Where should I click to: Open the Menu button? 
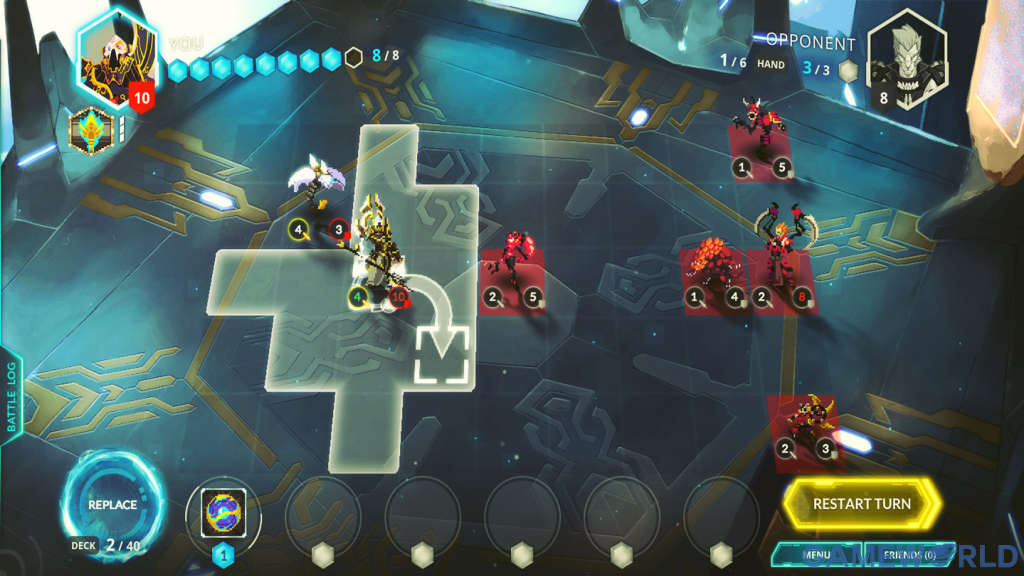coord(816,555)
